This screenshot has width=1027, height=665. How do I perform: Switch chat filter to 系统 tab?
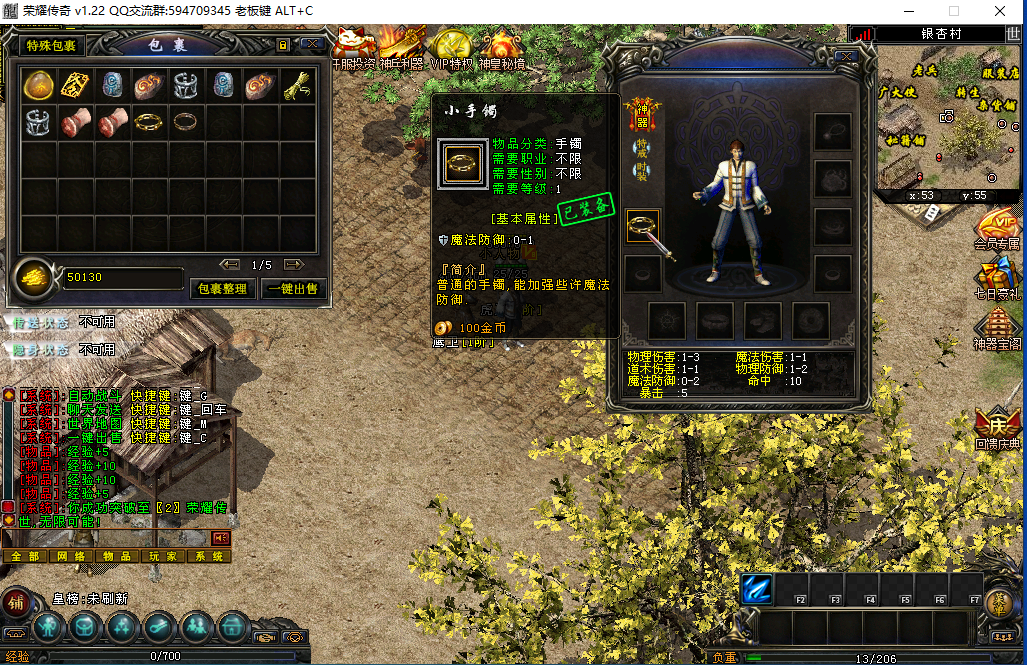click(208, 556)
